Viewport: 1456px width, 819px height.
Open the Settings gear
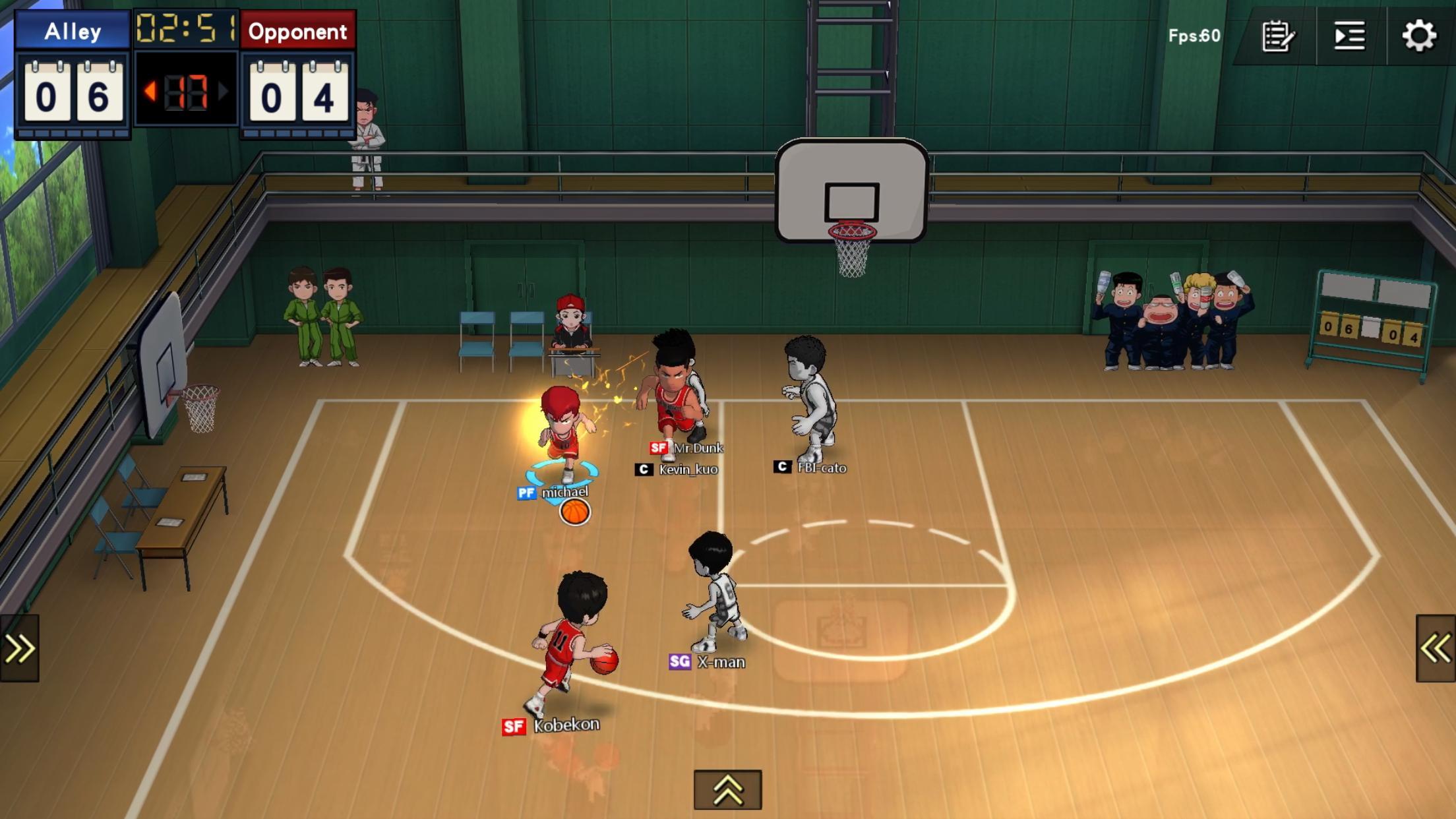click(1421, 36)
